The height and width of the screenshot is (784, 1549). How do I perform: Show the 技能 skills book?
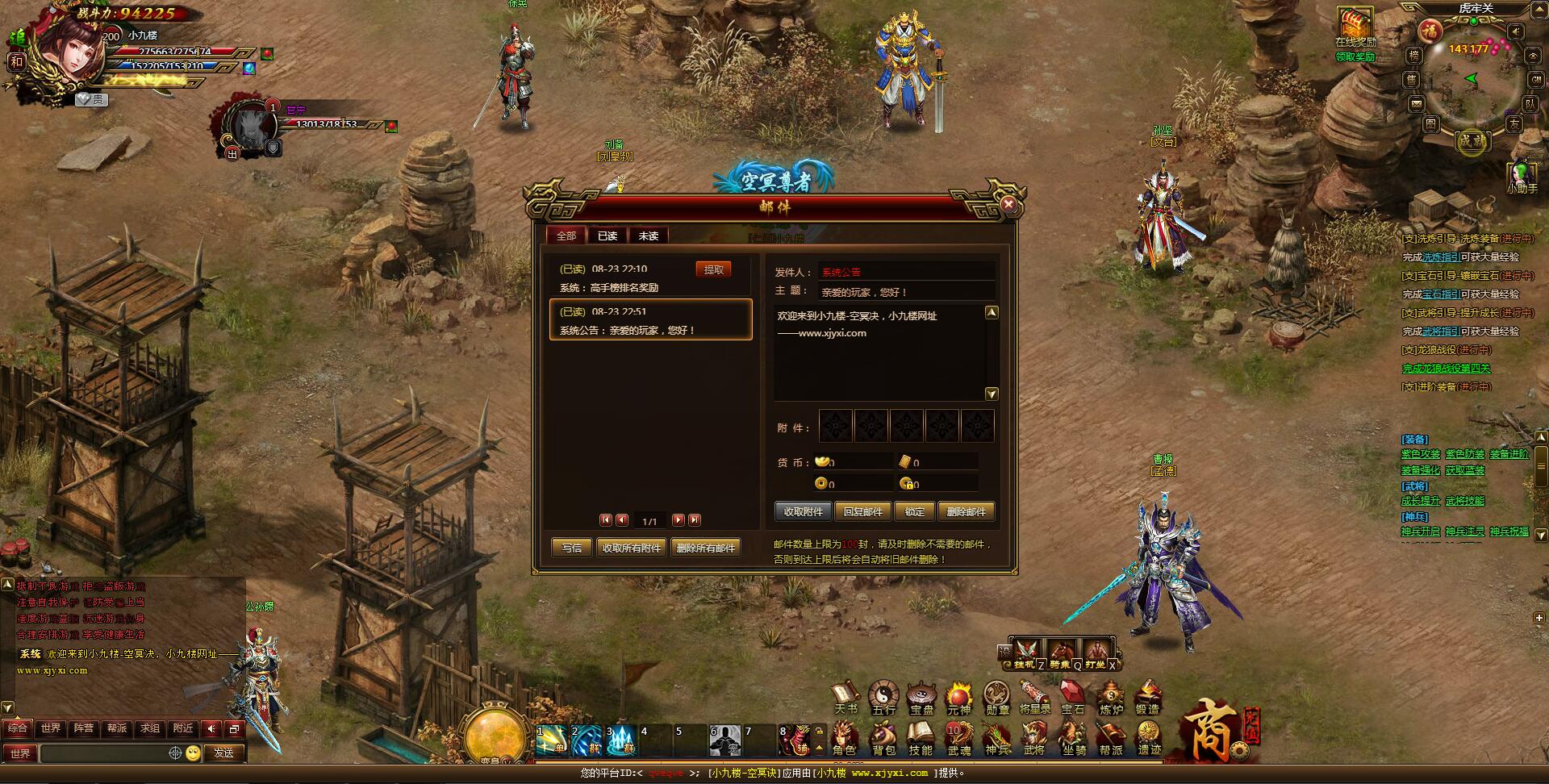(x=921, y=738)
